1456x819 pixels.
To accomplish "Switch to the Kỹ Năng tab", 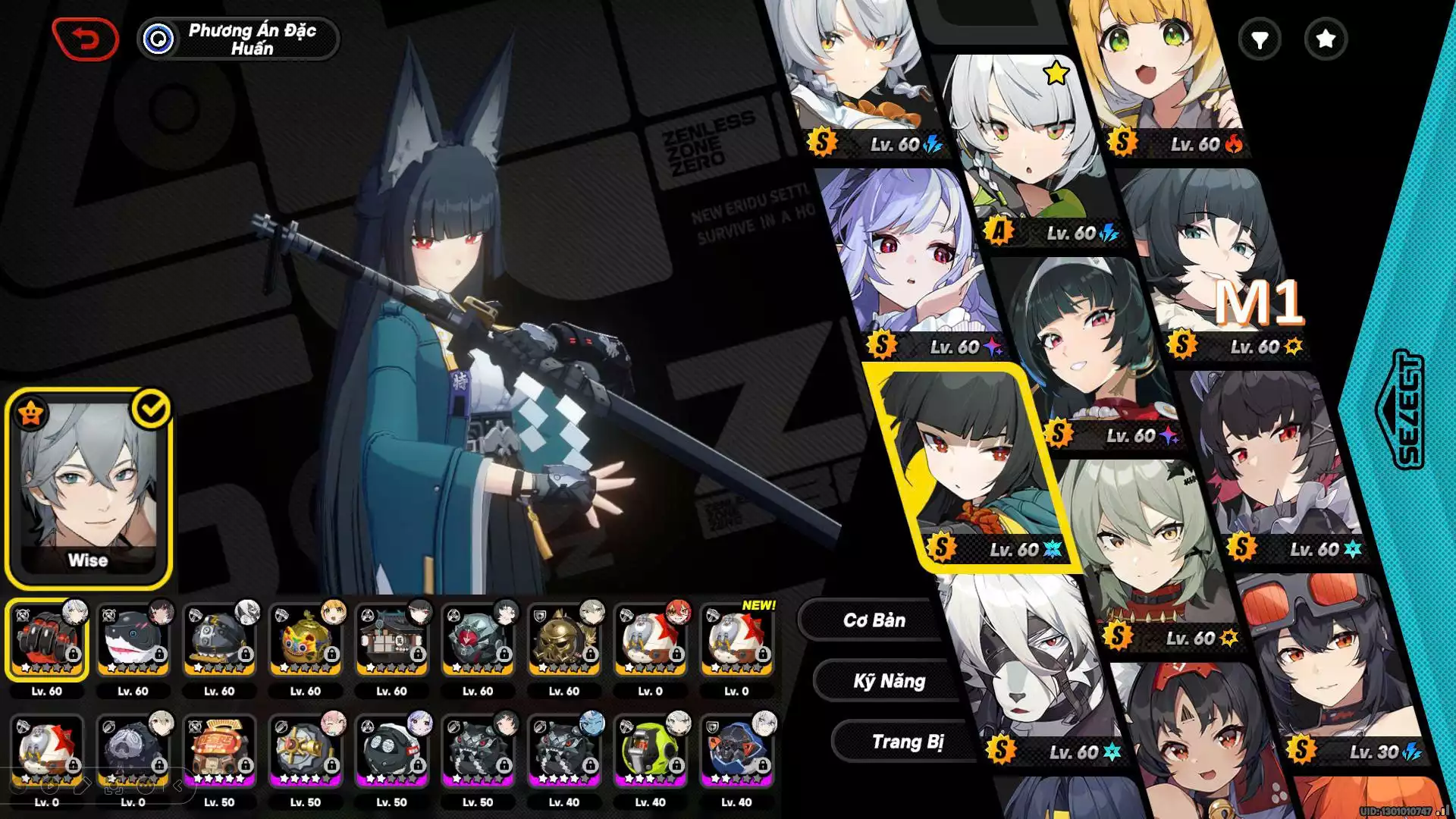I will (x=889, y=681).
